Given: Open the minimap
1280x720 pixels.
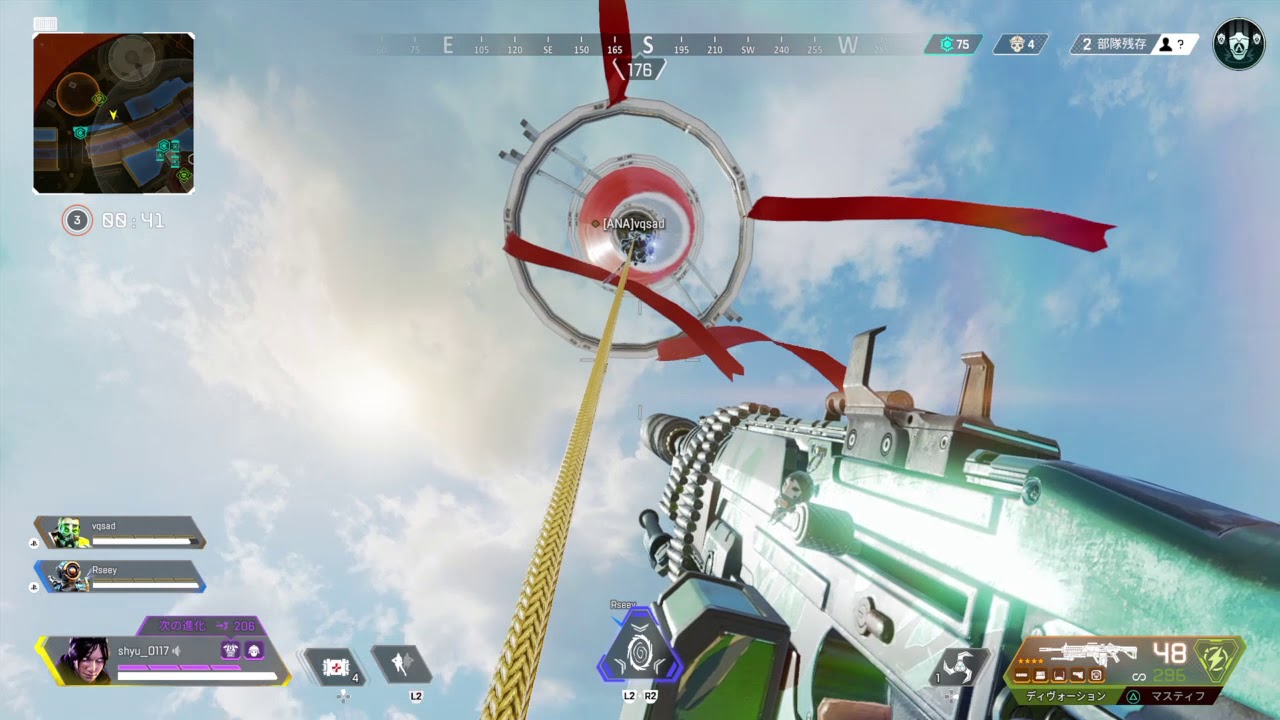Looking at the screenshot, I should pos(113,113).
